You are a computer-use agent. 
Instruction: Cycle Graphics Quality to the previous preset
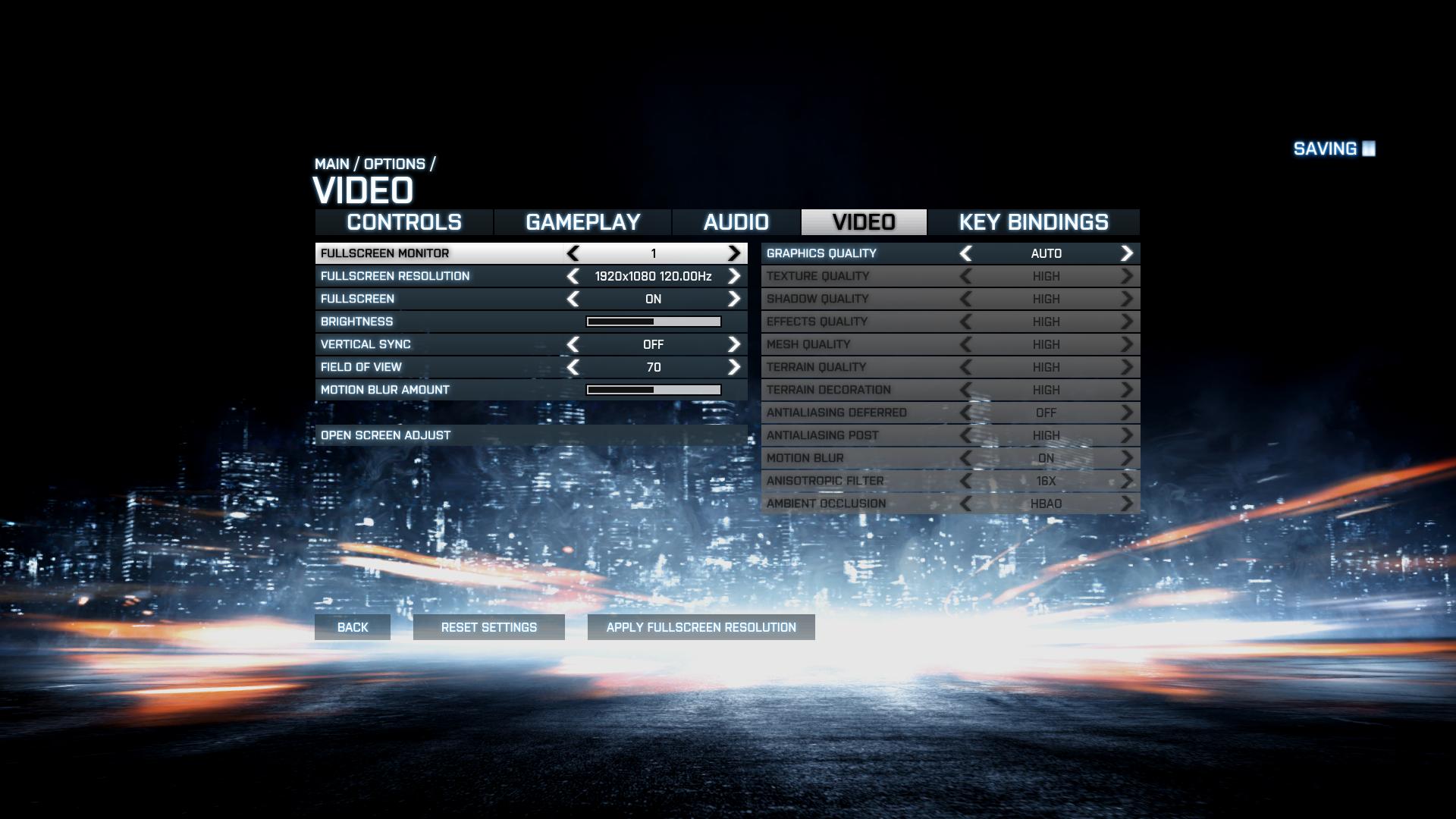click(966, 253)
